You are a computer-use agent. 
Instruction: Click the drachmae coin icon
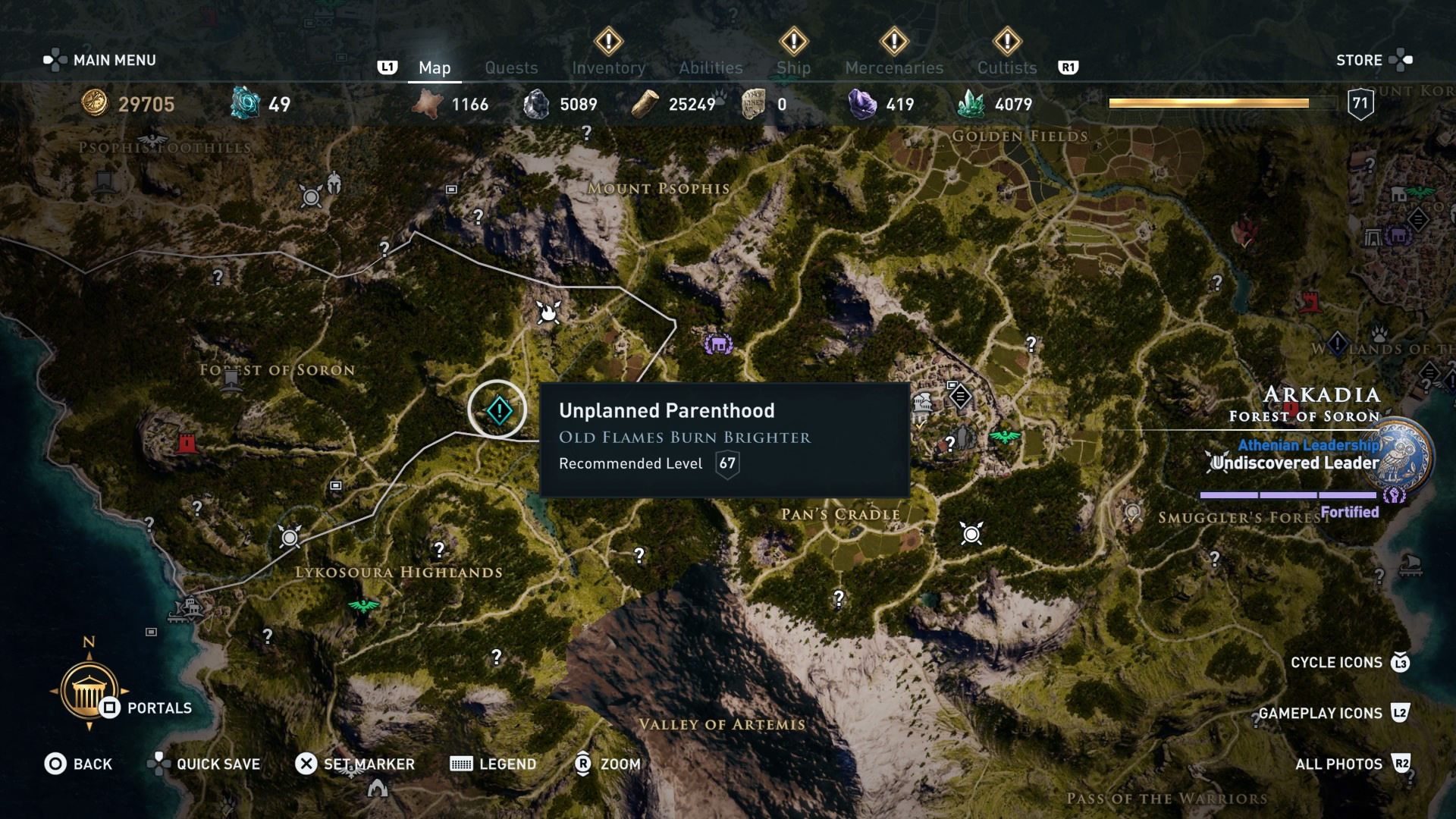[93, 105]
